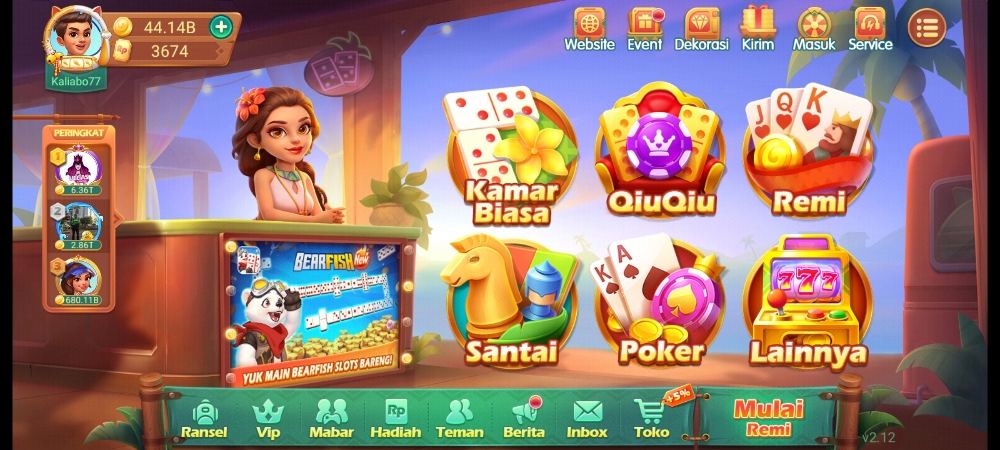Screen dimensions: 1000x450
Task: Show the Teman friends list
Action: (x=459, y=418)
